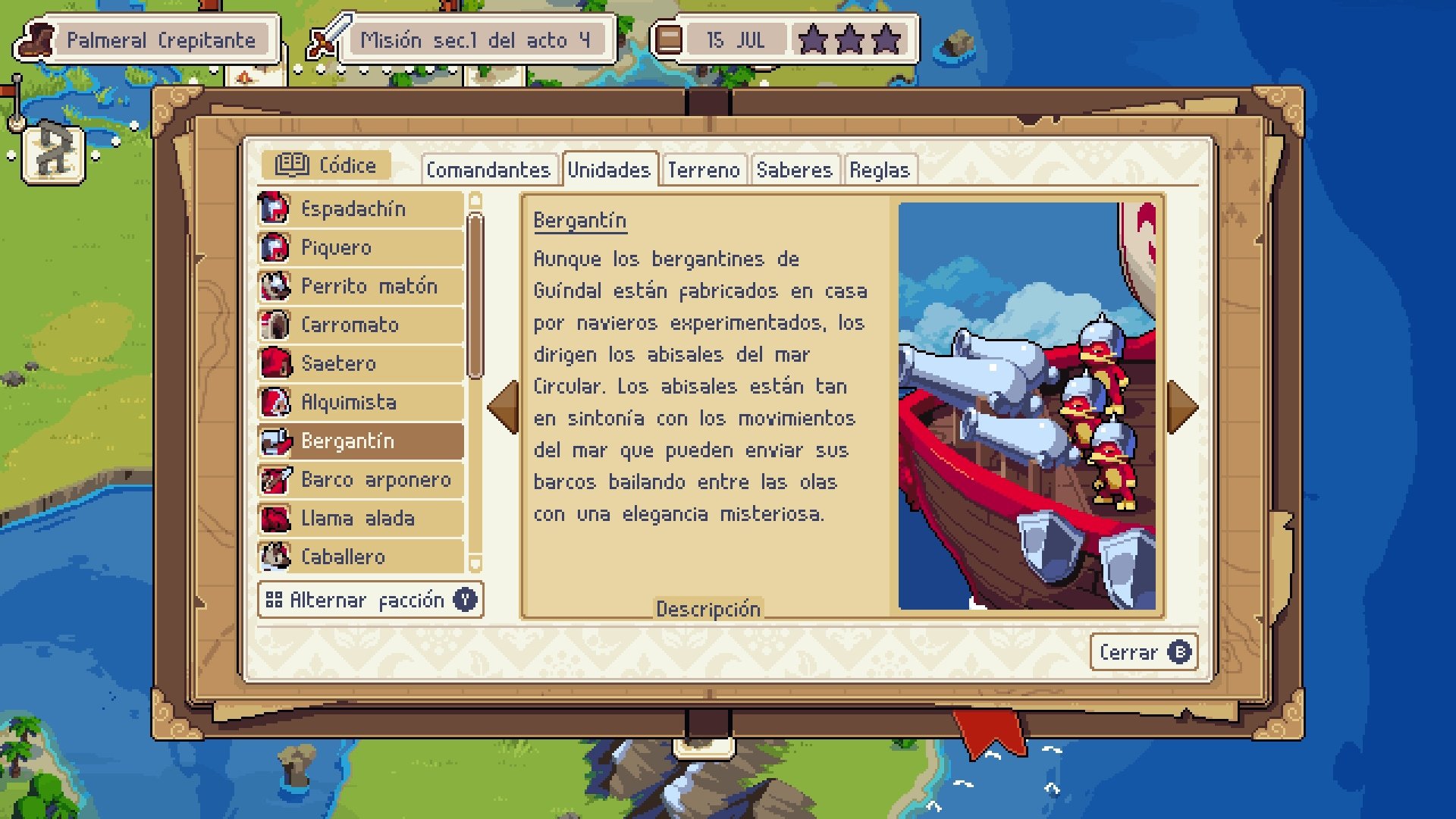
Task: Select the Perrito matón unit icon
Action: 276,286
